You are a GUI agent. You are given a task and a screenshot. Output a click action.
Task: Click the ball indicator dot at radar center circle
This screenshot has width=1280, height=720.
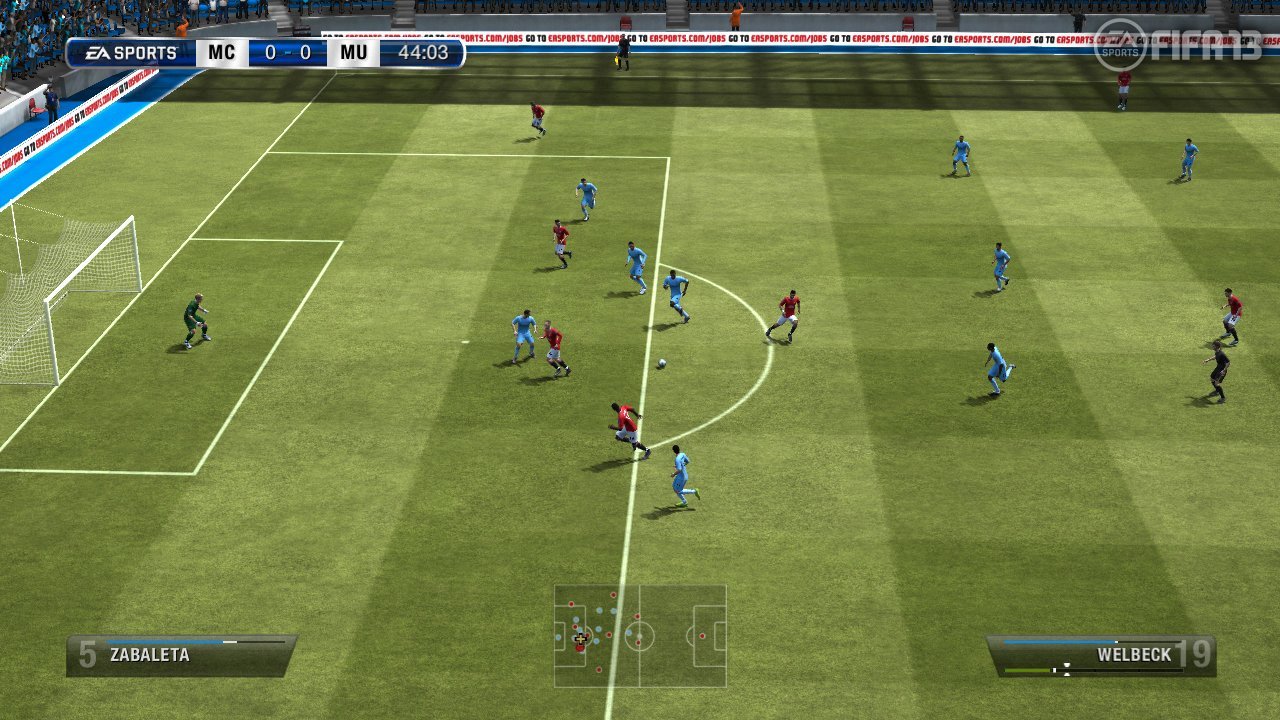(640, 636)
